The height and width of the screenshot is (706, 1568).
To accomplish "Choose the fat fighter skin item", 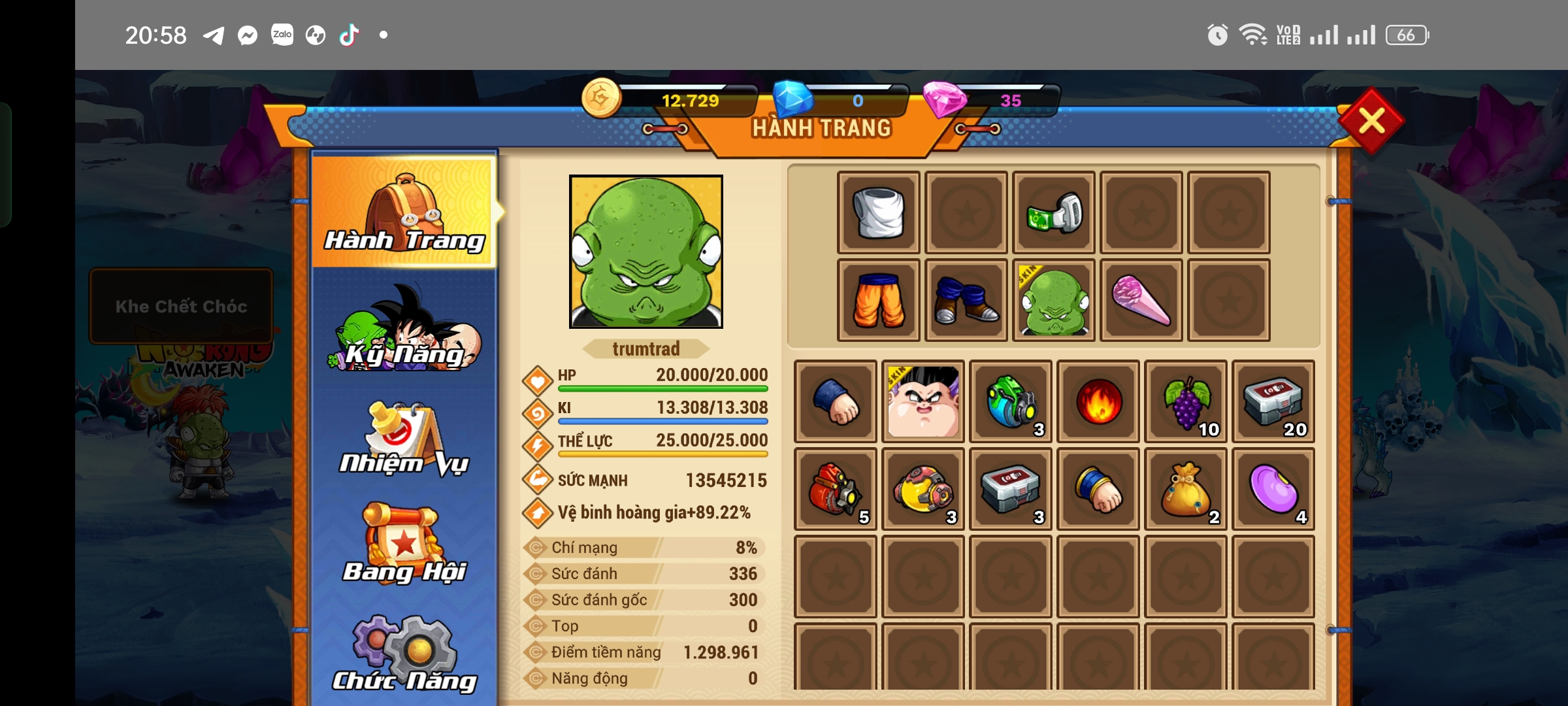I will pyautogui.click(x=923, y=401).
